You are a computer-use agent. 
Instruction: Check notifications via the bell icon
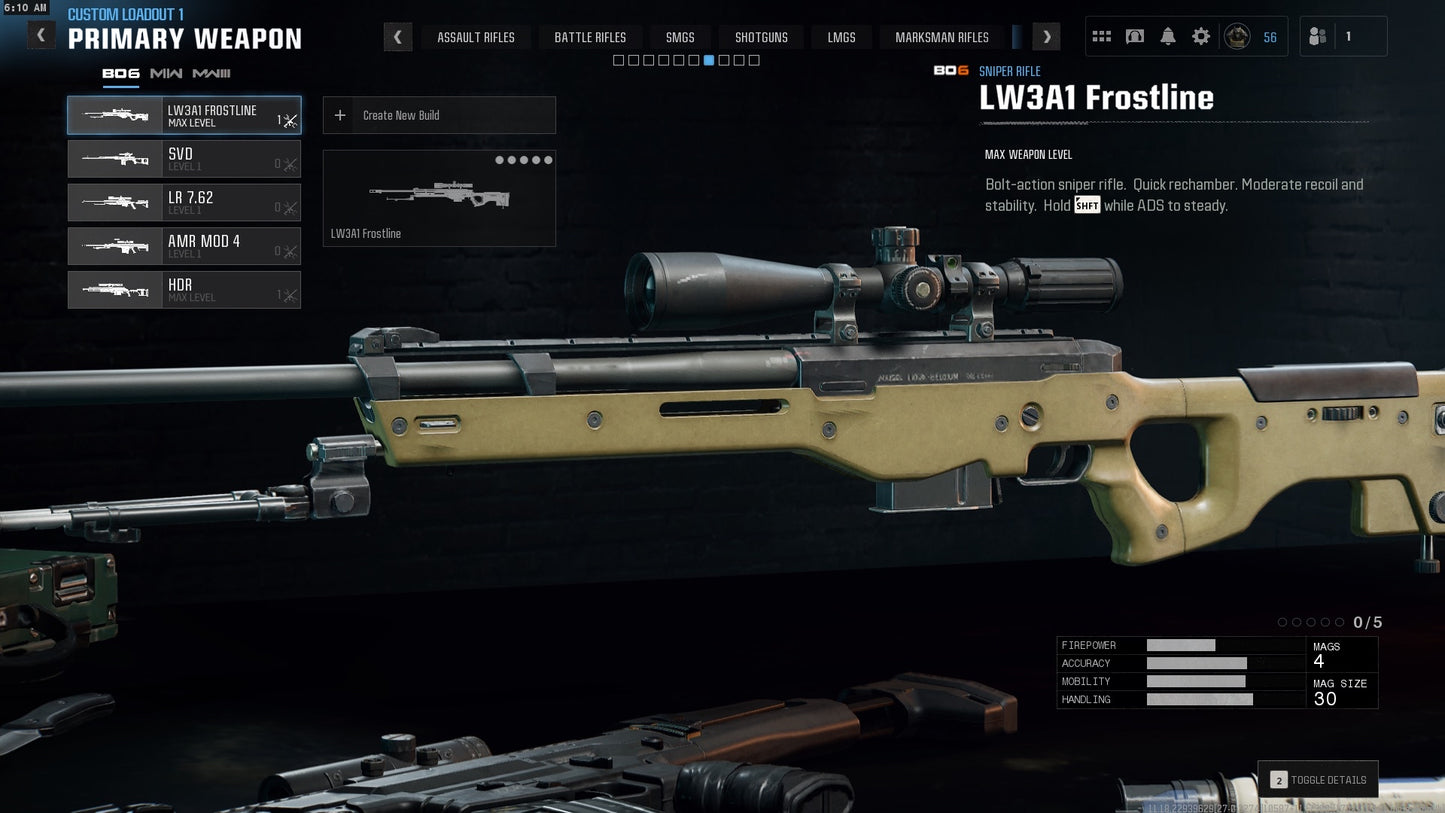coord(1167,35)
